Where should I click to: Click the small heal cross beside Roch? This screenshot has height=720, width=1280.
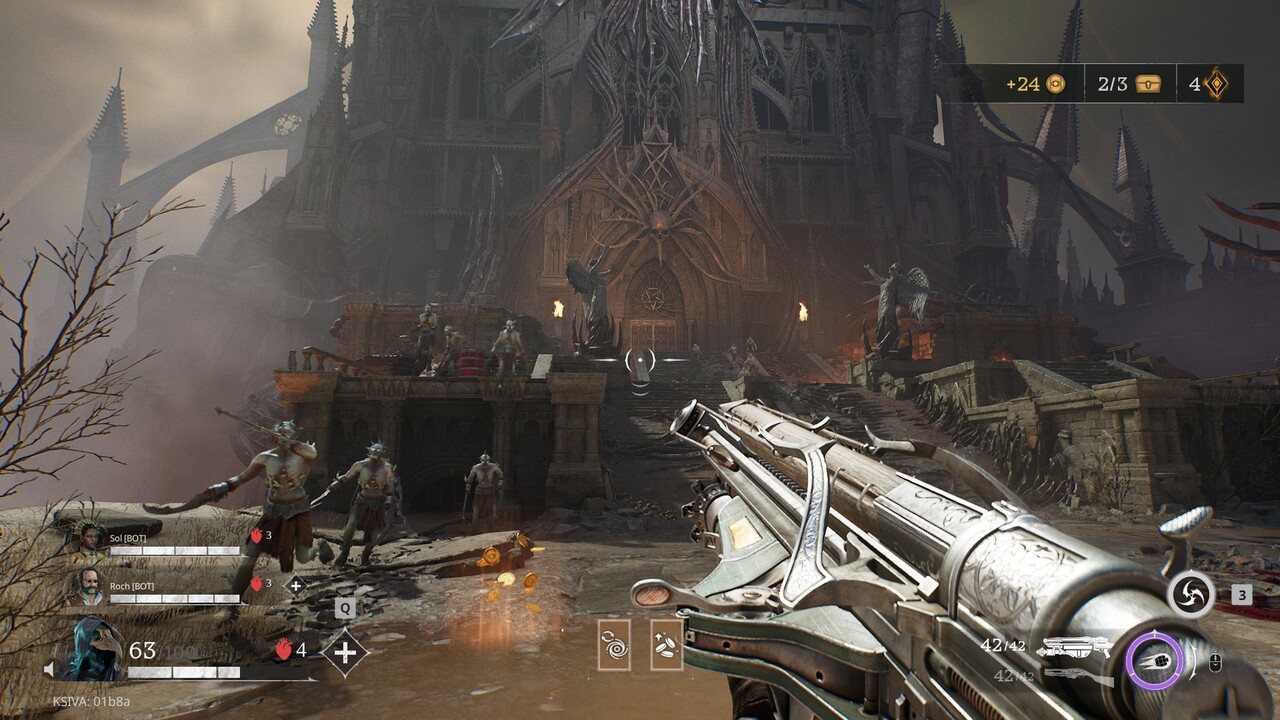point(296,586)
